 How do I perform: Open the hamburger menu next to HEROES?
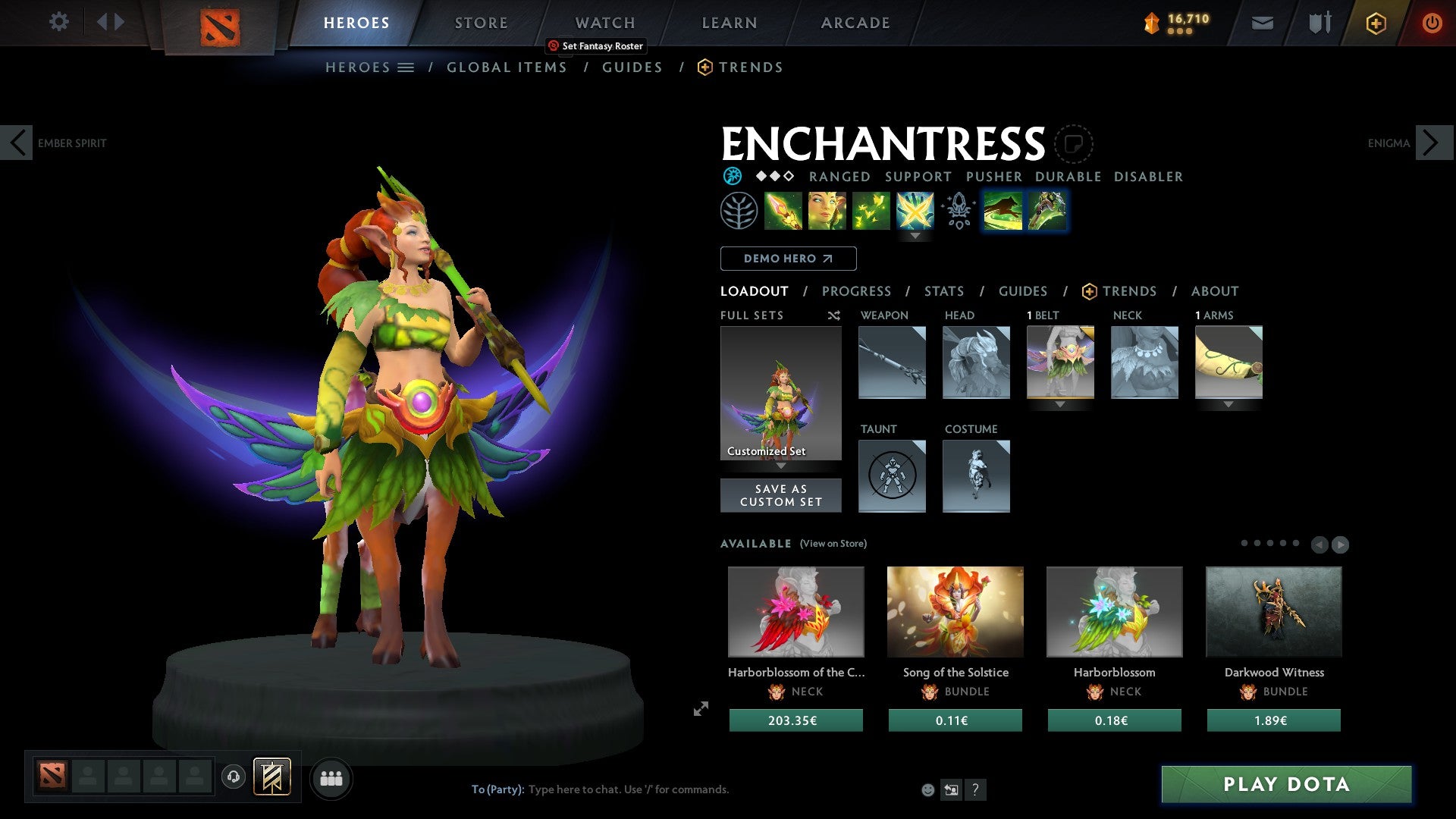pos(406,67)
